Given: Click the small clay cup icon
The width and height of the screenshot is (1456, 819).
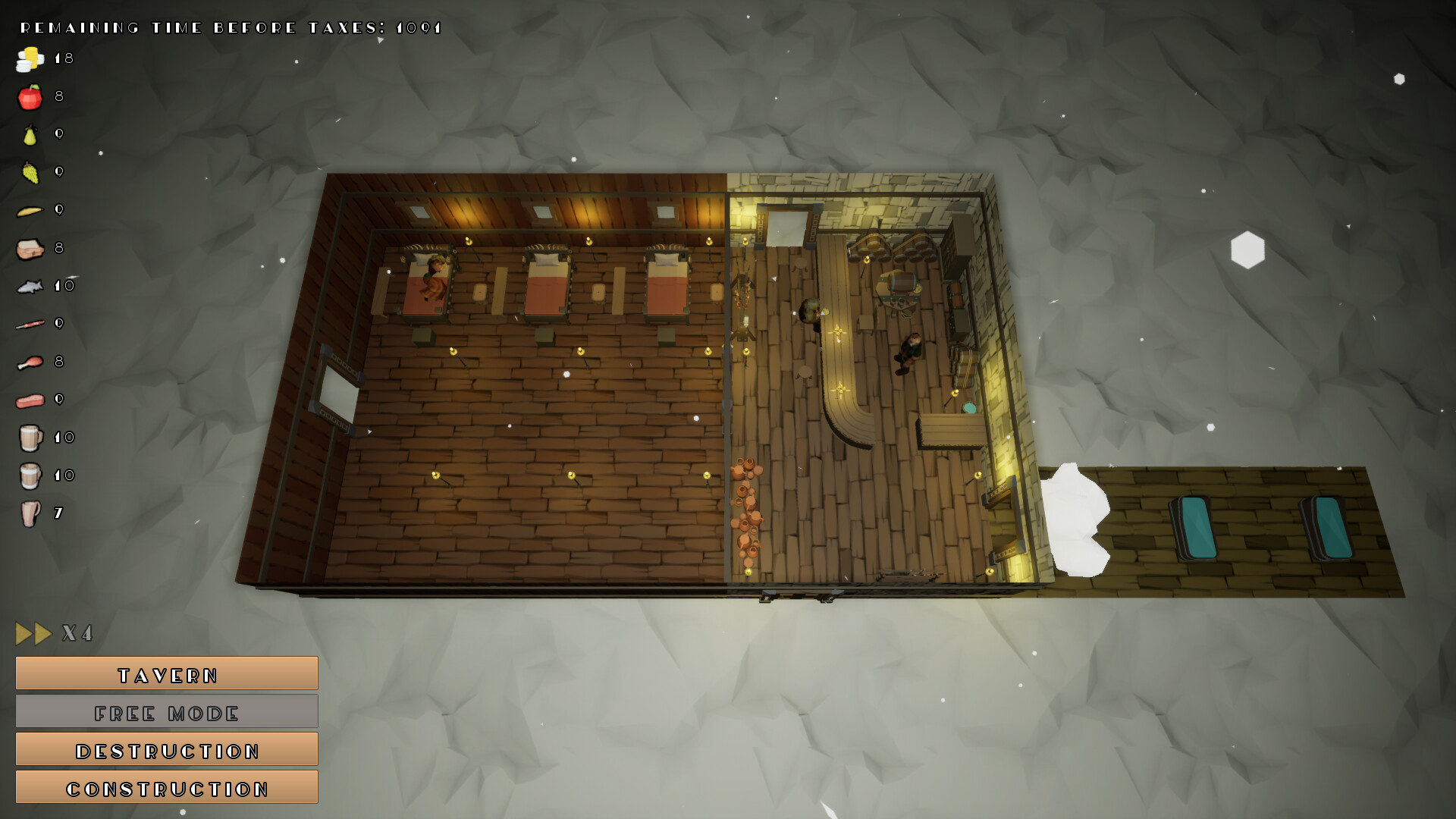Looking at the screenshot, I should point(29,513).
